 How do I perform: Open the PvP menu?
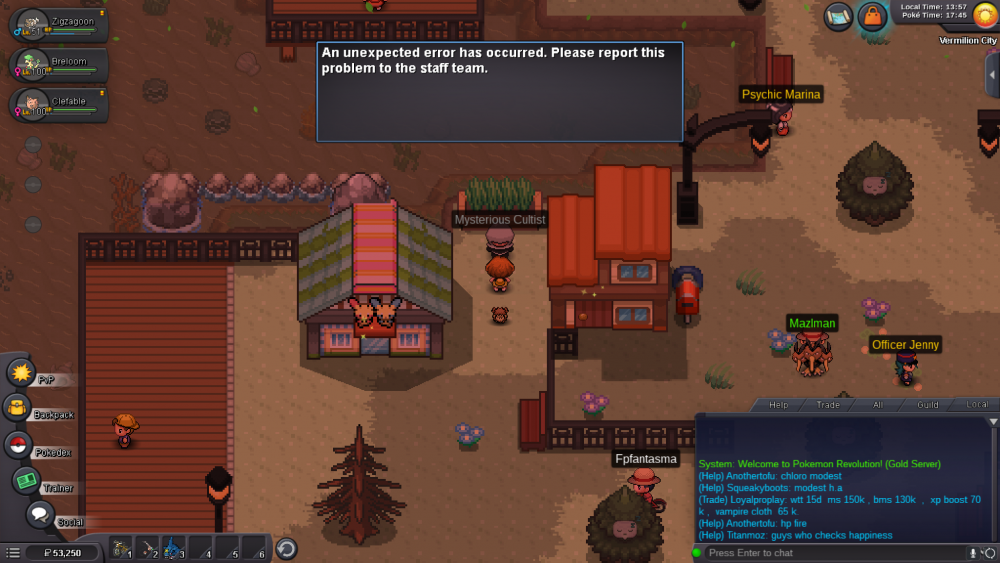point(21,373)
